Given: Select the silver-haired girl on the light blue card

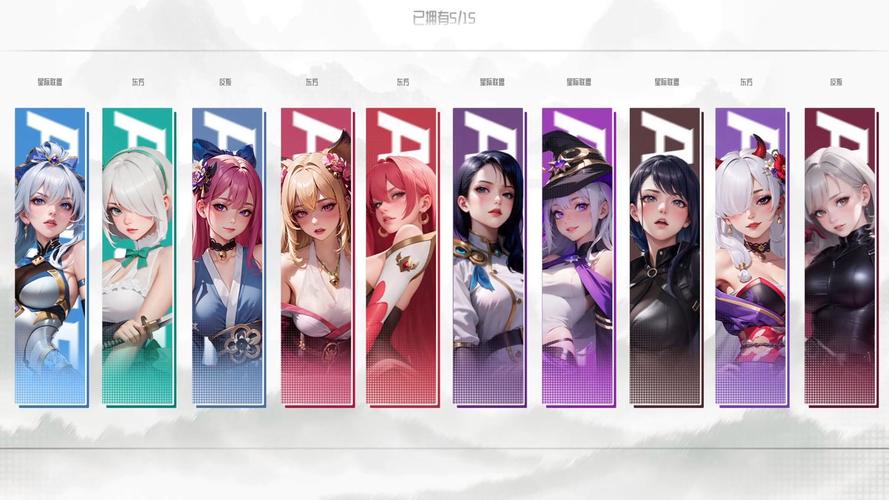Looking at the screenshot, I should coord(50,255).
